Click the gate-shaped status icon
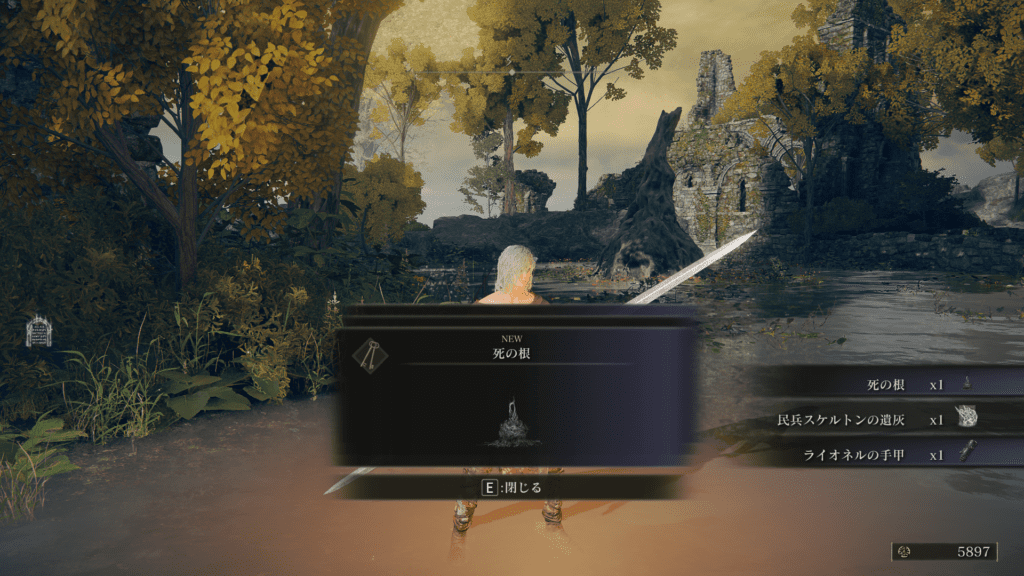The height and width of the screenshot is (576, 1024). coord(38,331)
